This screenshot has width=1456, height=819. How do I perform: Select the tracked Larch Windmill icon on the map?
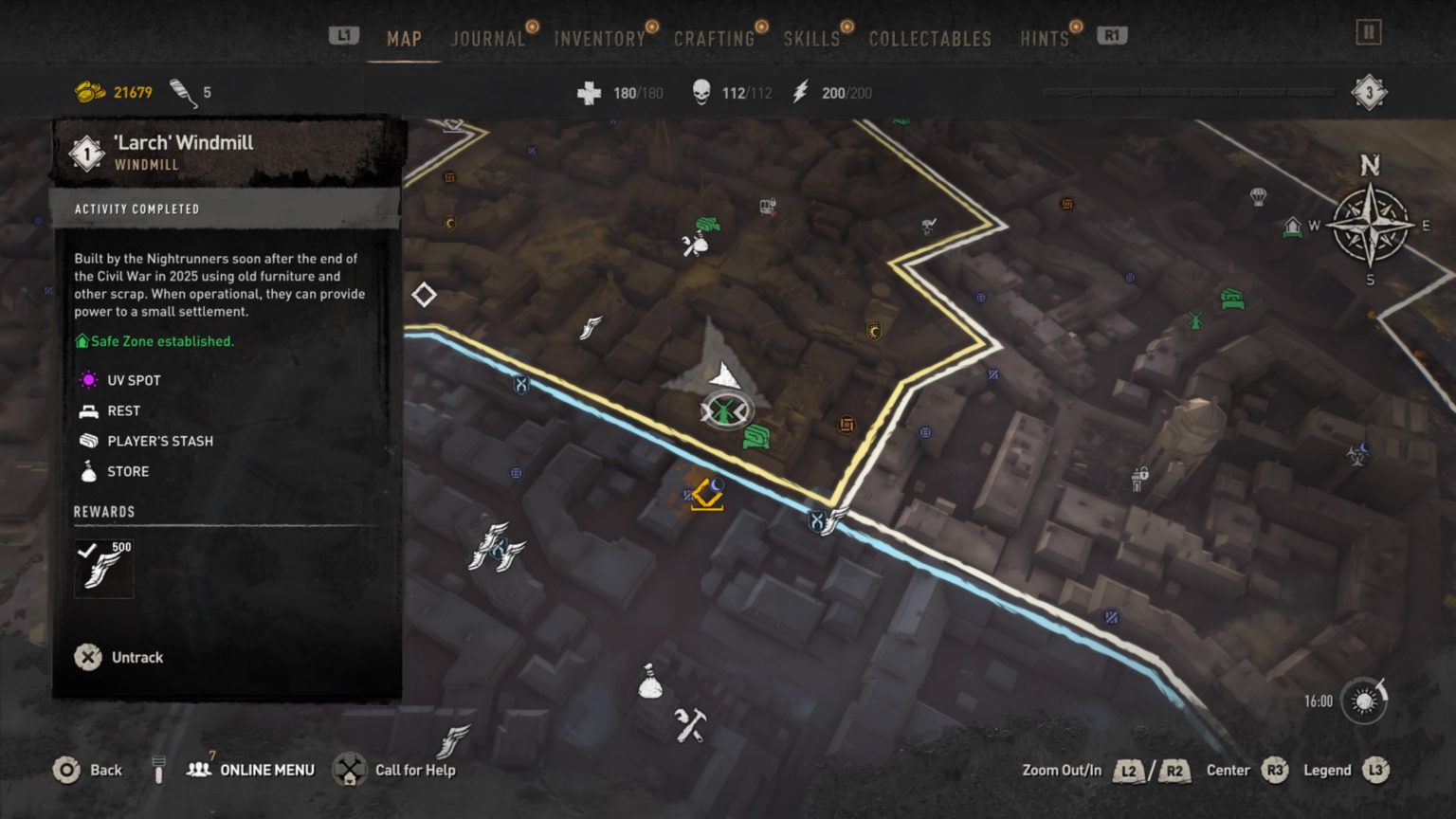[725, 411]
